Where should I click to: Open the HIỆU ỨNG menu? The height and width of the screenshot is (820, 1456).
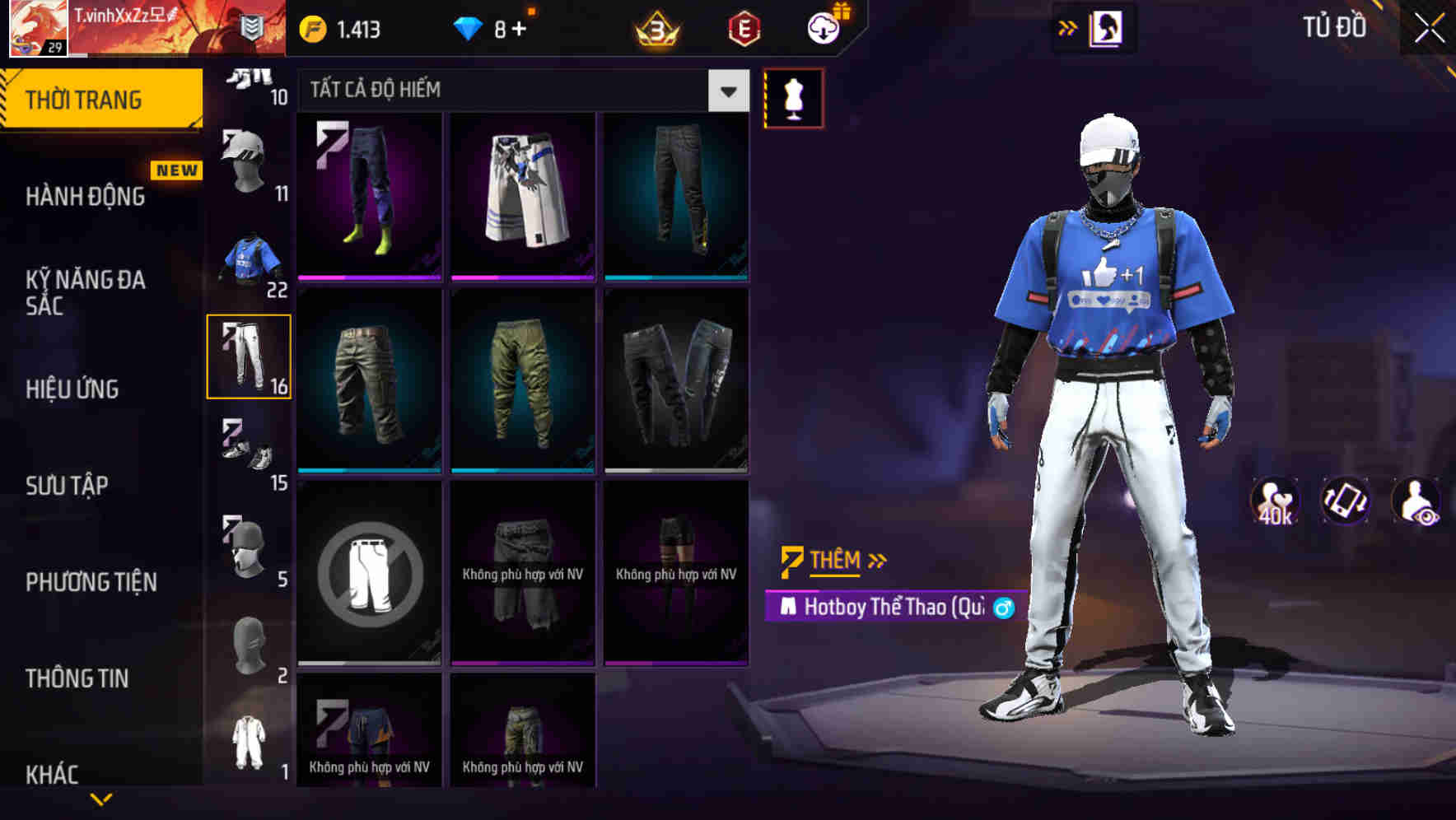[x=72, y=389]
